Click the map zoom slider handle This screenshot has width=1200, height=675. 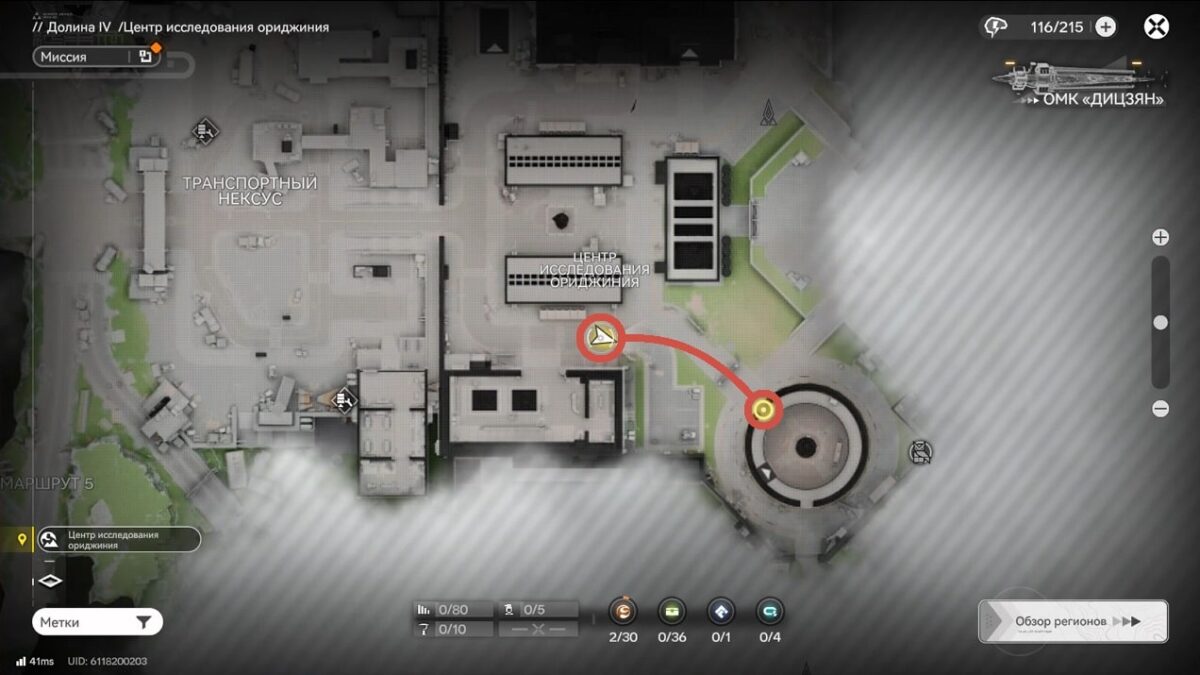1160,322
